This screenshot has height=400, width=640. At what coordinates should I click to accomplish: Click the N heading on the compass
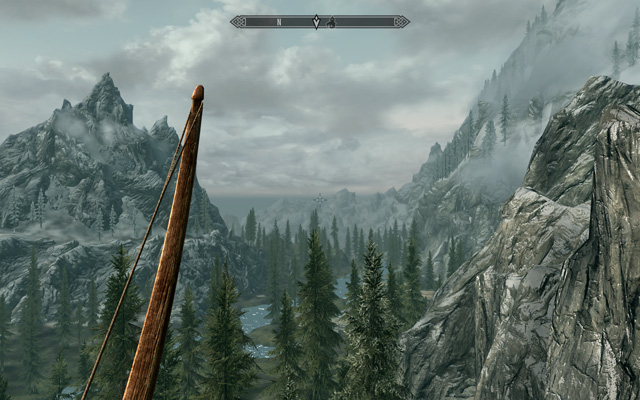pyautogui.click(x=280, y=21)
